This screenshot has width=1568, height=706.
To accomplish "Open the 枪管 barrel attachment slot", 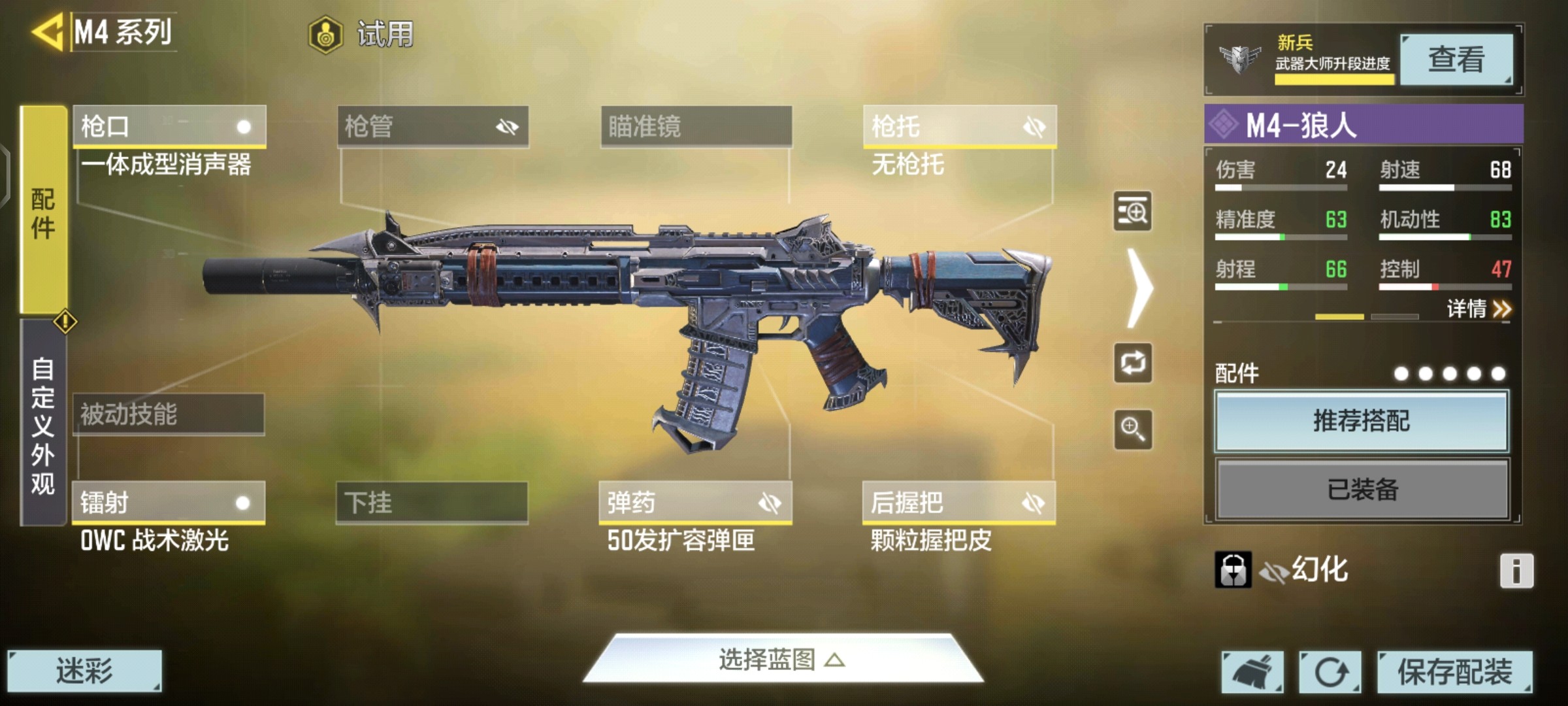I will click(433, 126).
